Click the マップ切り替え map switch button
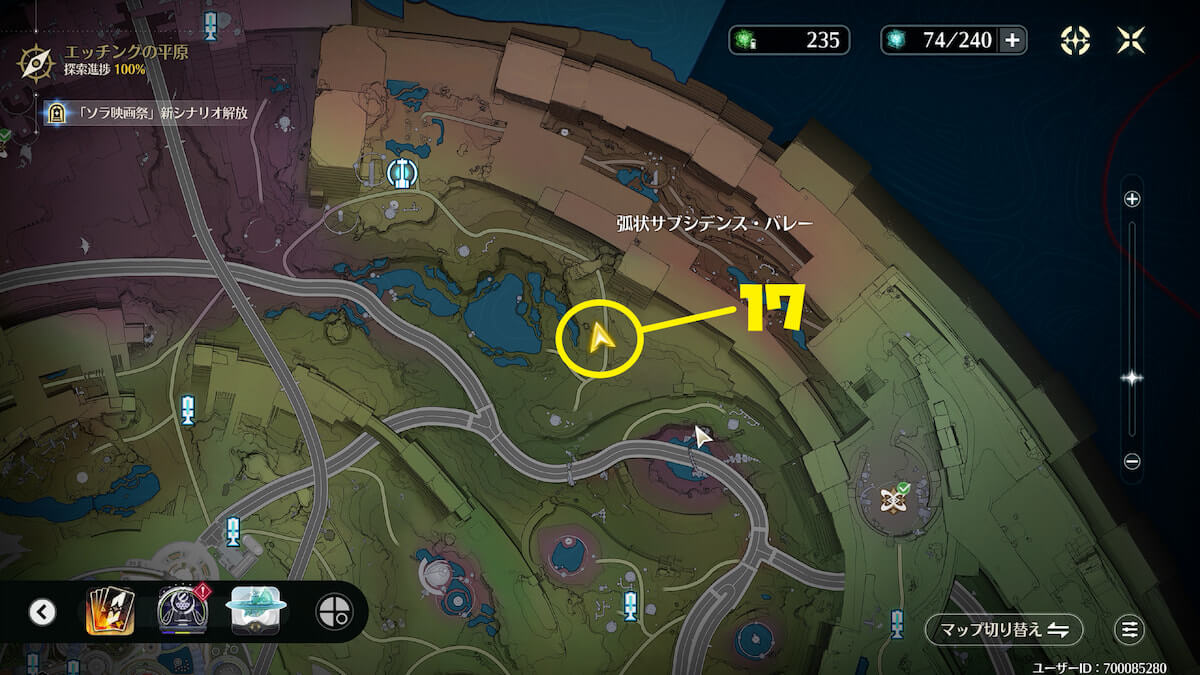Screen dimensions: 1200x675 point(1003,629)
